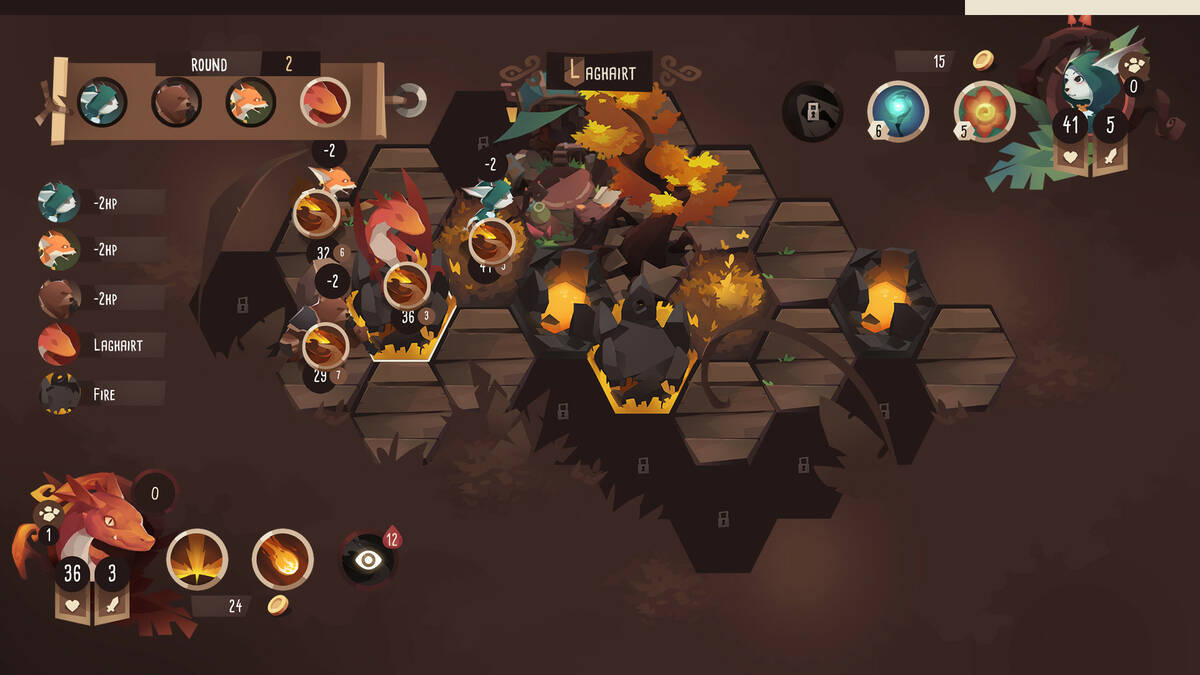Click the fox's -2HP log entry

[100, 250]
